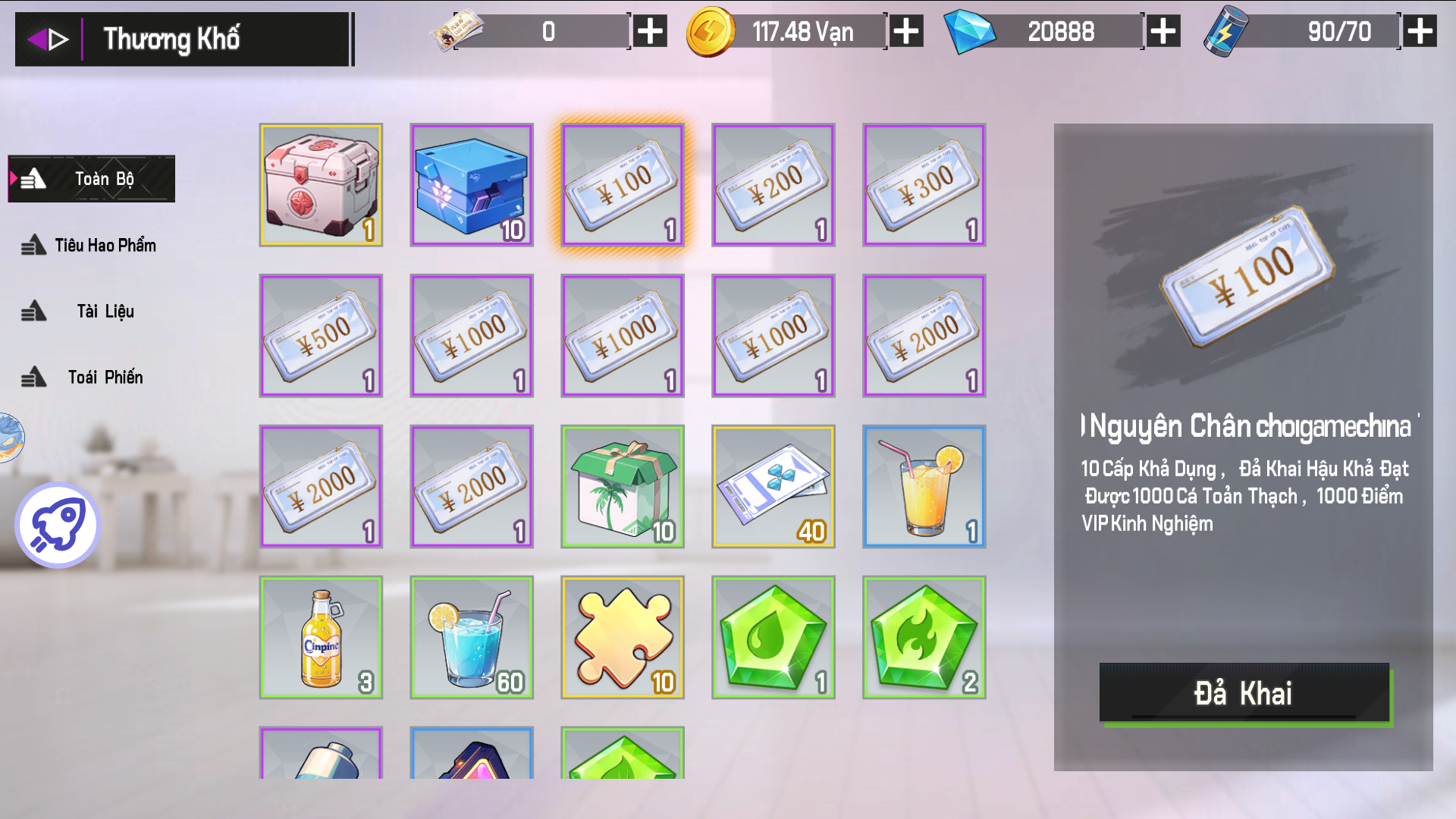Refill battery energy with plus button

pyautogui.click(x=1420, y=32)
